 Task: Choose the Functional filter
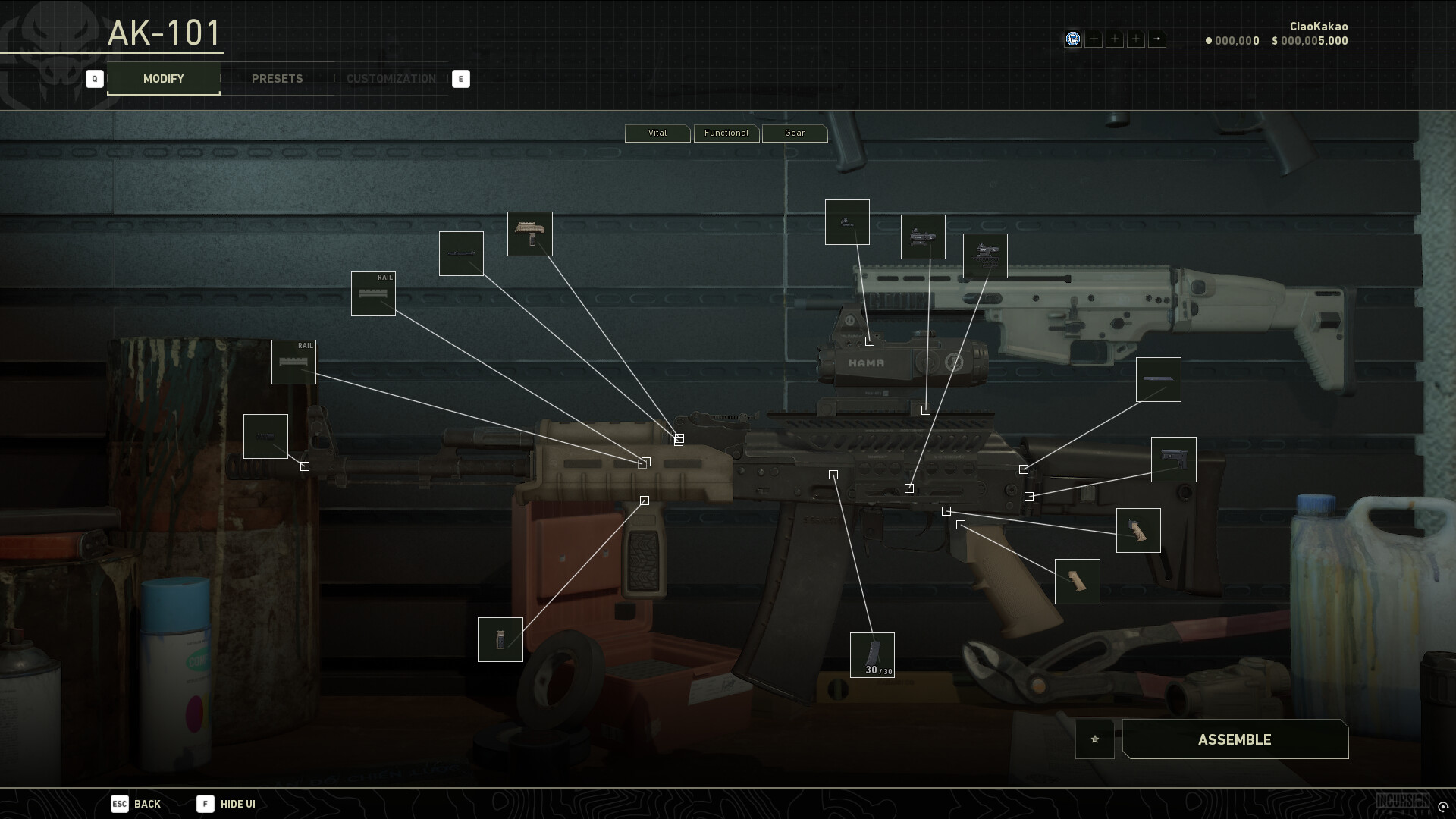pos(726,133)
